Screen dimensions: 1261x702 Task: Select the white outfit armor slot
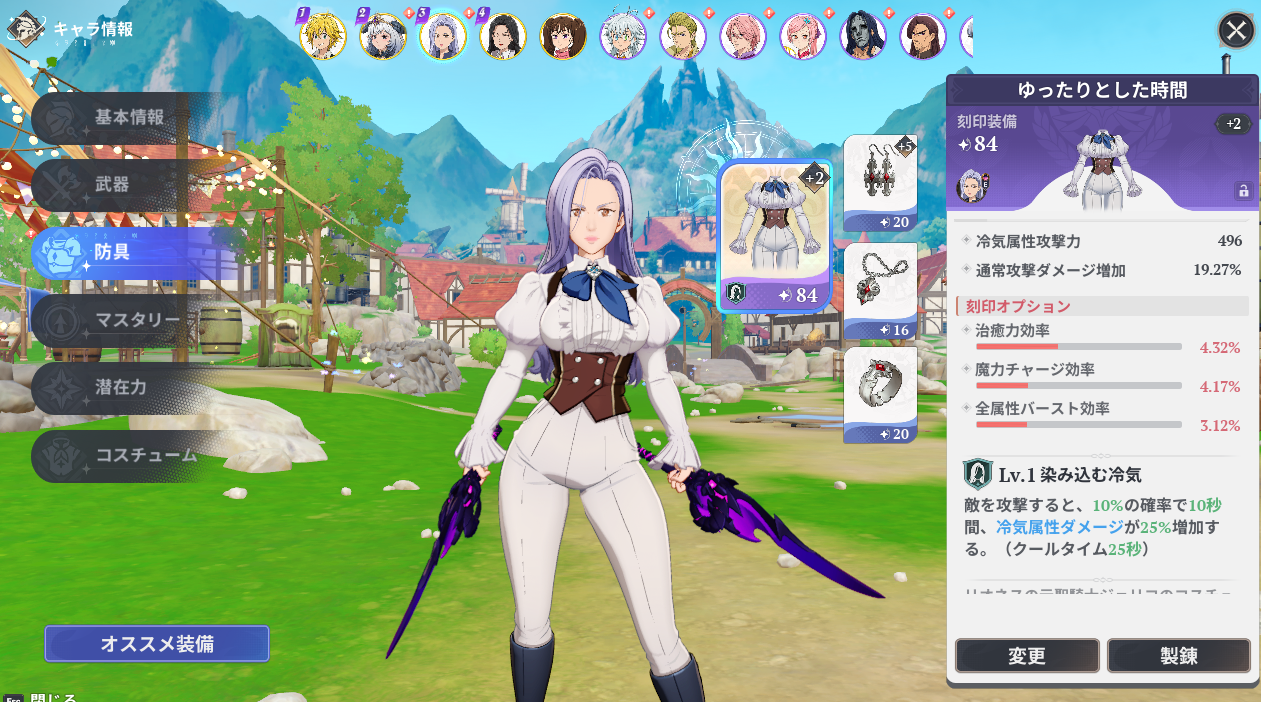[774, 237]
